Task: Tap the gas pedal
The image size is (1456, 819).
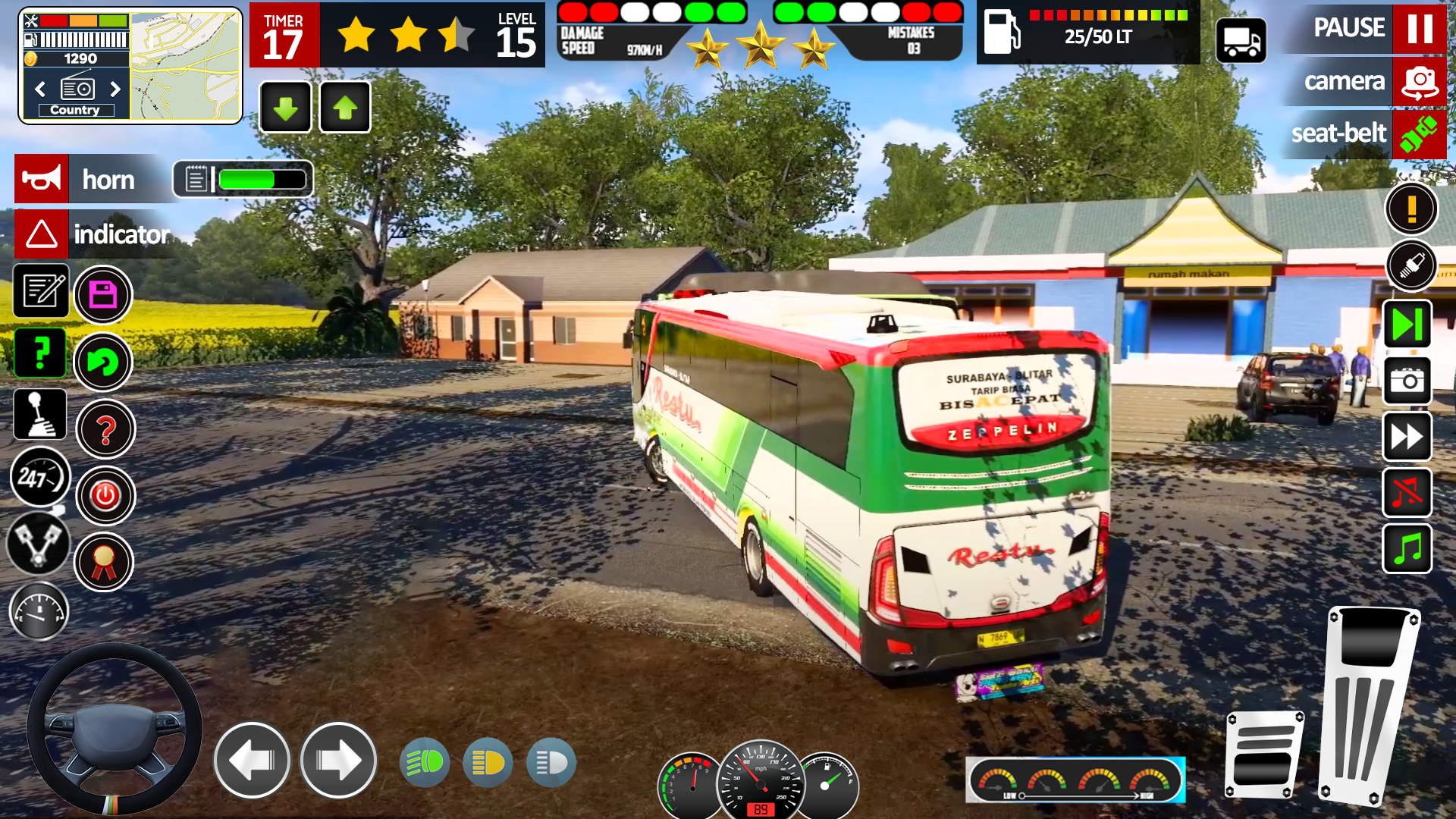Action: click(1370, 705)
